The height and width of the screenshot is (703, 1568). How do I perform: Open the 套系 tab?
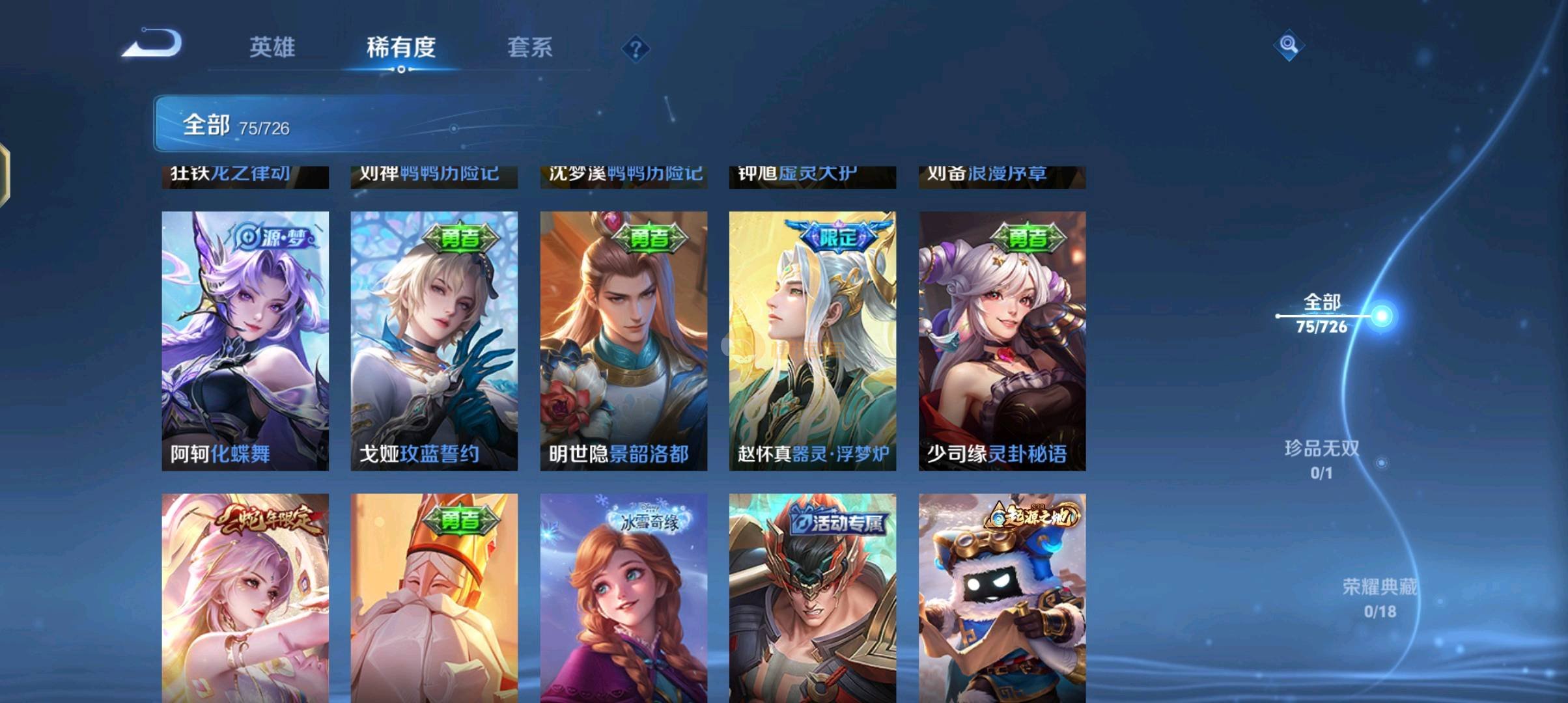[x=529, y=47]
